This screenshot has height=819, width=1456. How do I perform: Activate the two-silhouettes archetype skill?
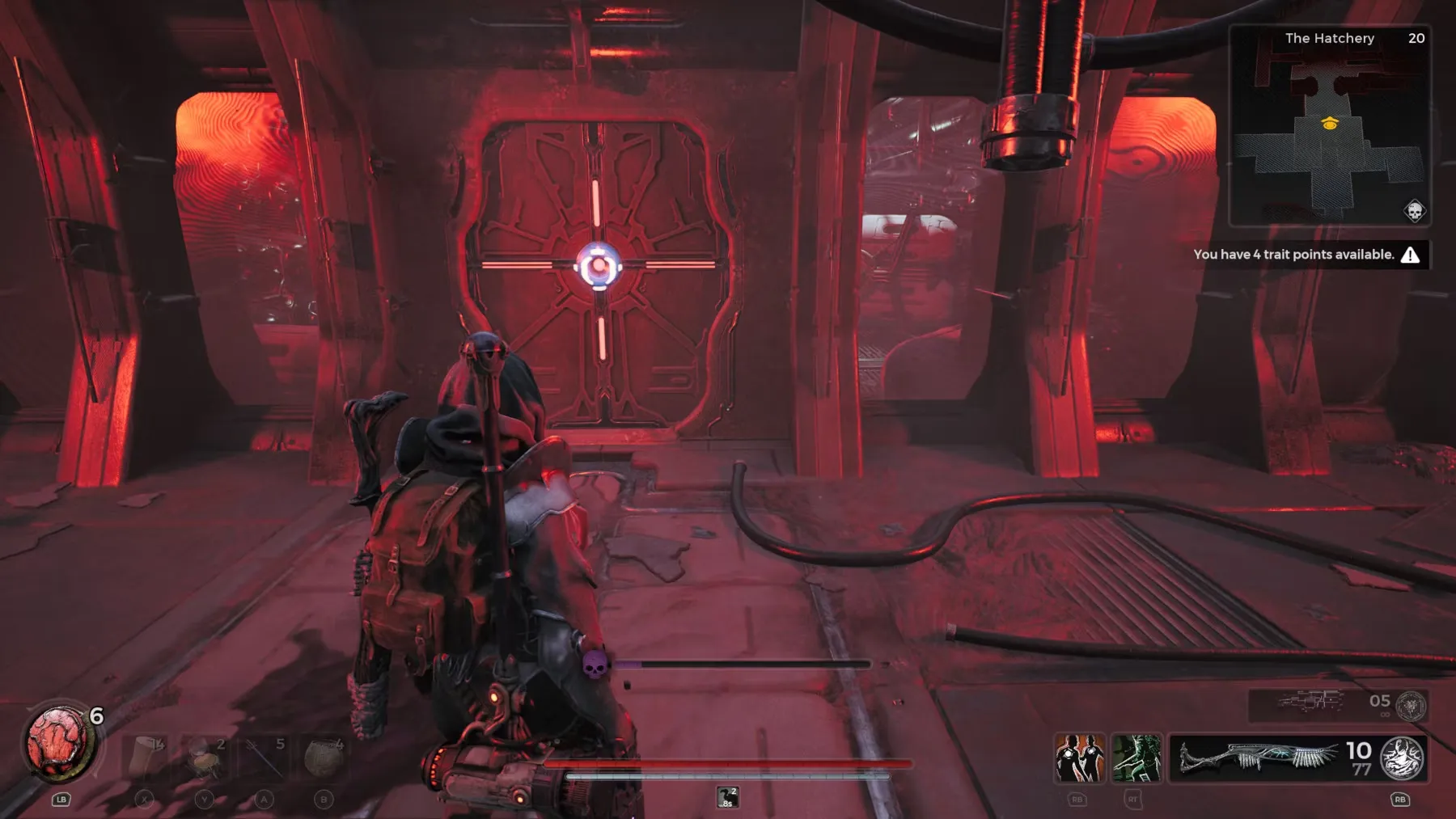[1079, 758]
